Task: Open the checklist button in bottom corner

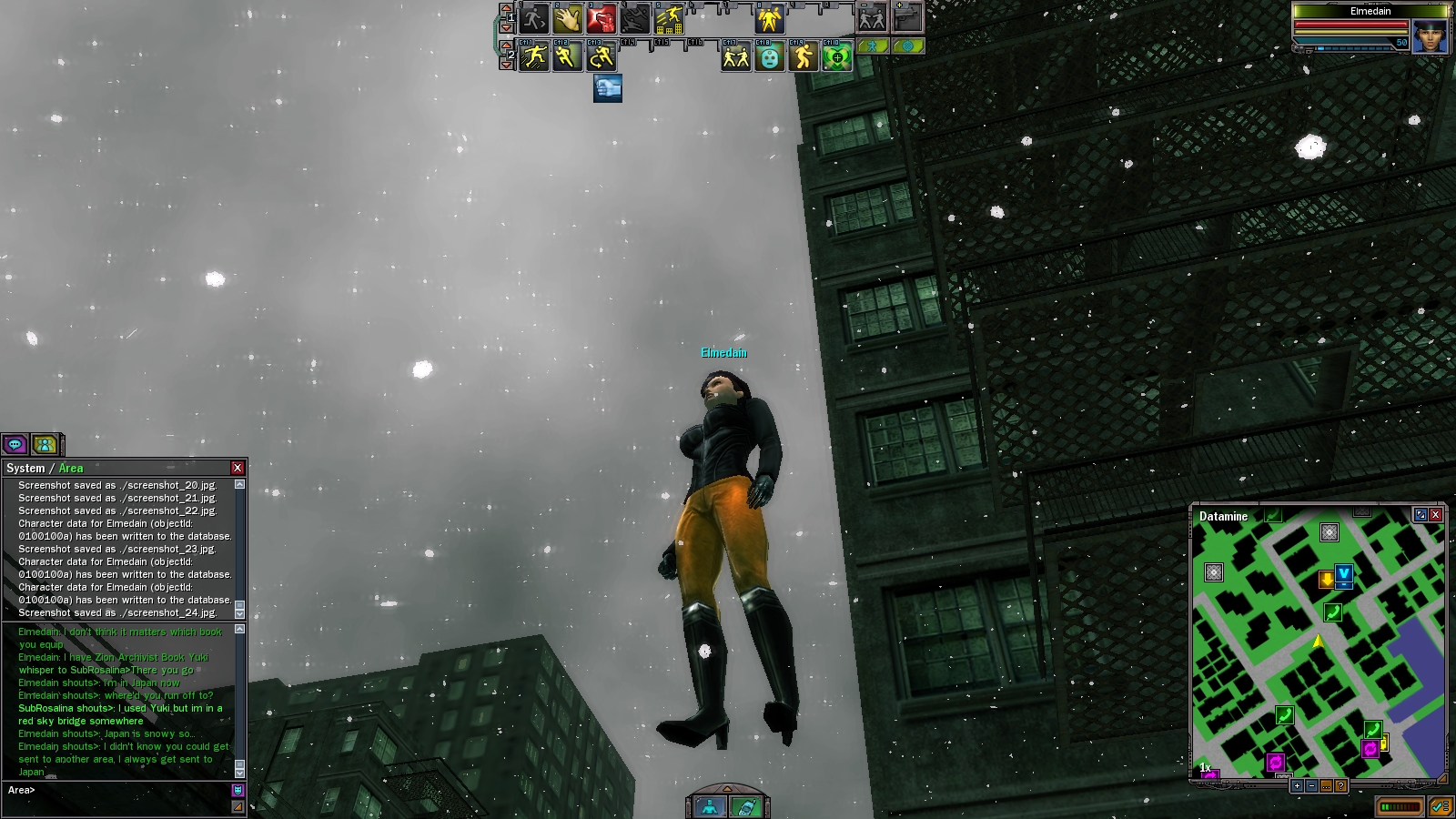Action: pyautogui.click(x=1440, y=806)
